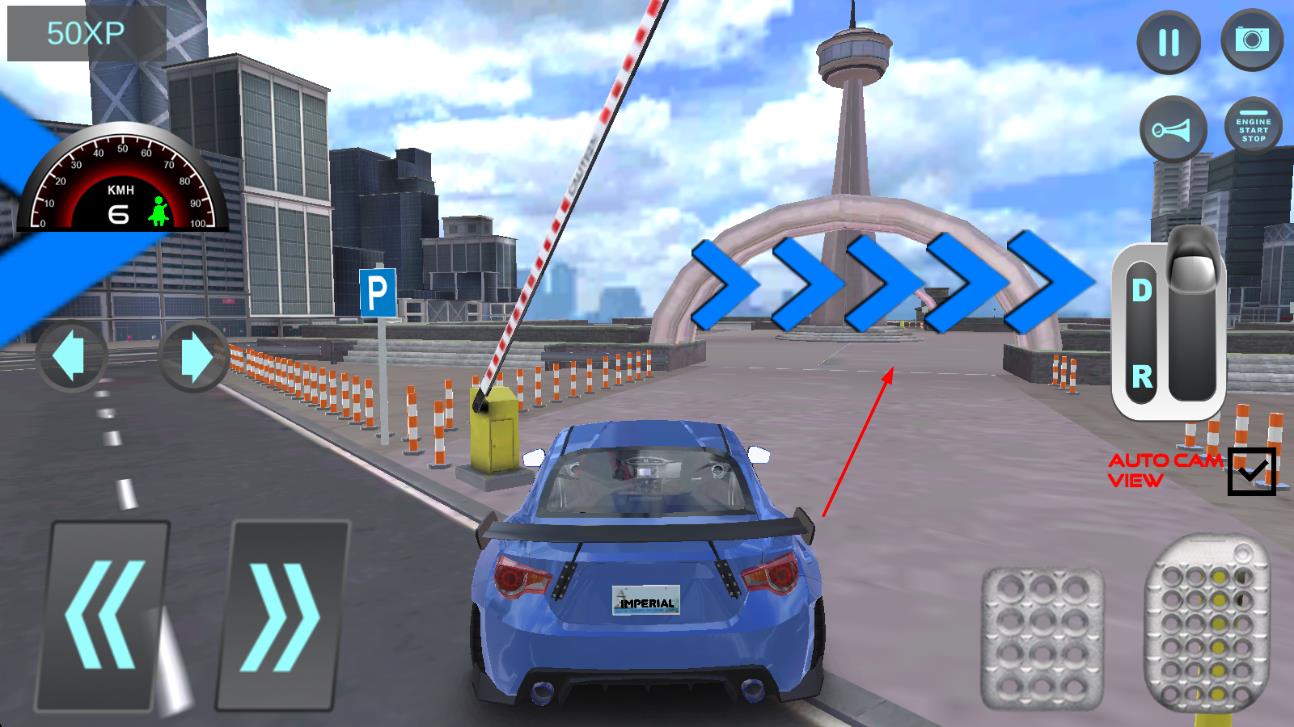Hit the brake pedal
Screen dimensions: 1294x727
pos(1041,633)
